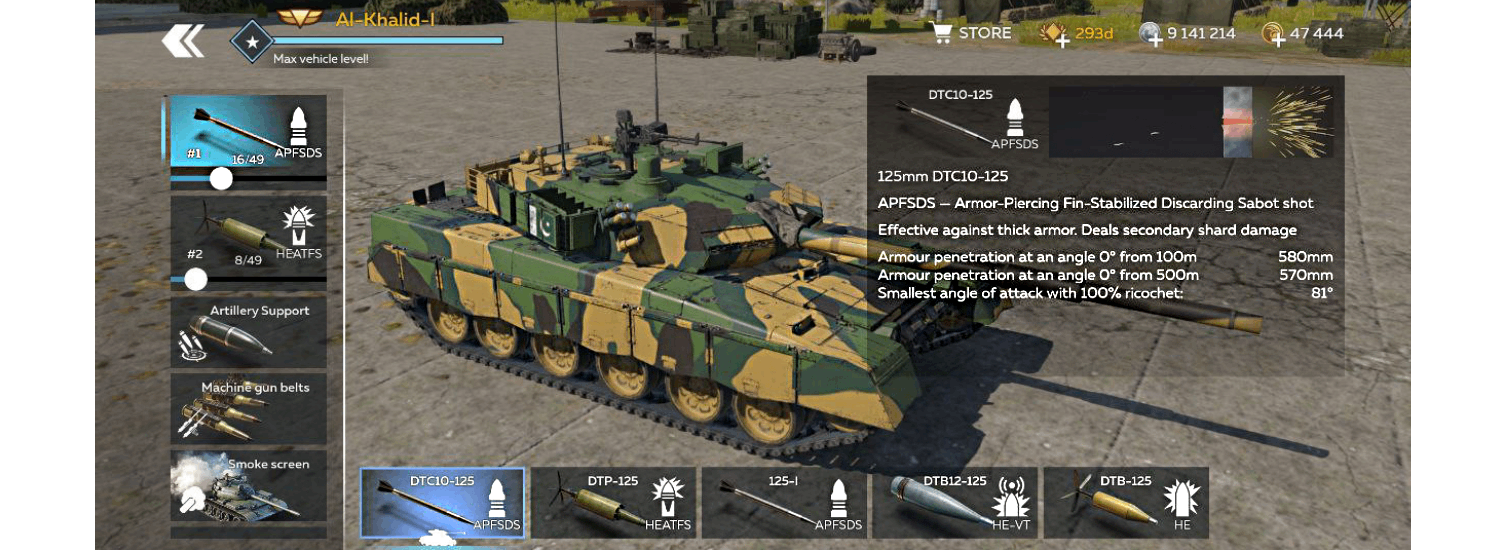This screenshot has width=1500, height=550.
Task: Select ammo slot #2 HEATFS
Action: pyautogui.click(x=248, y=234)
